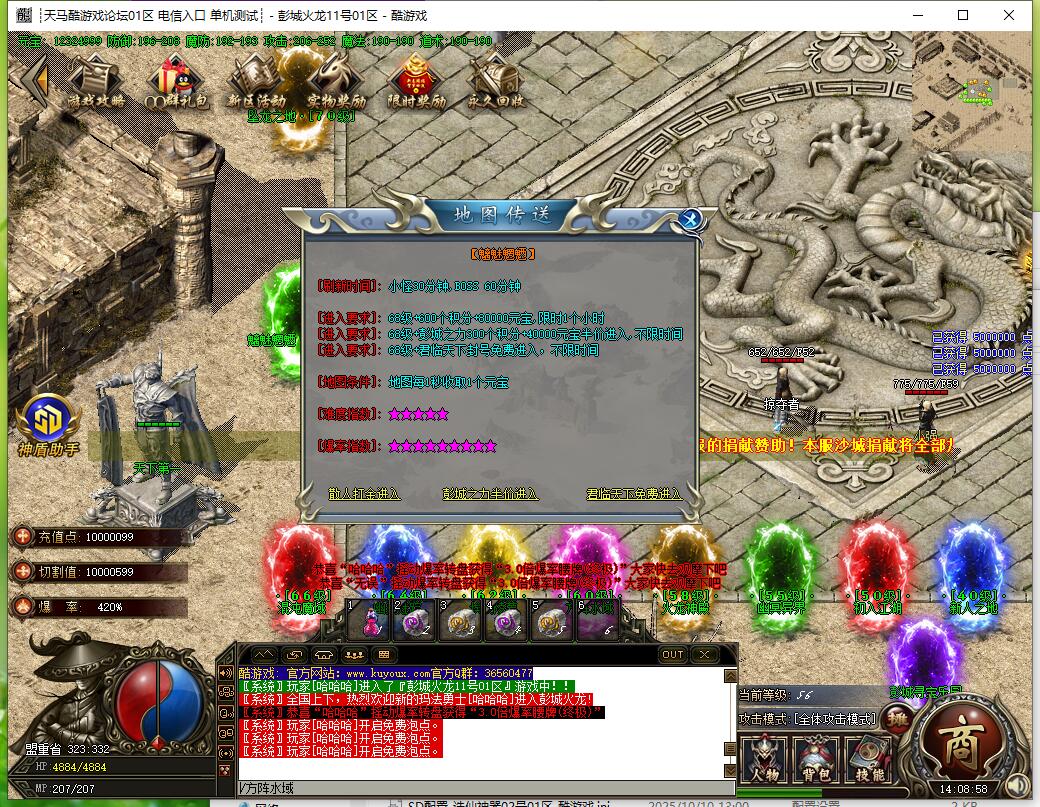Pick the 君临天下免费进入 option

tap(634, 494)
